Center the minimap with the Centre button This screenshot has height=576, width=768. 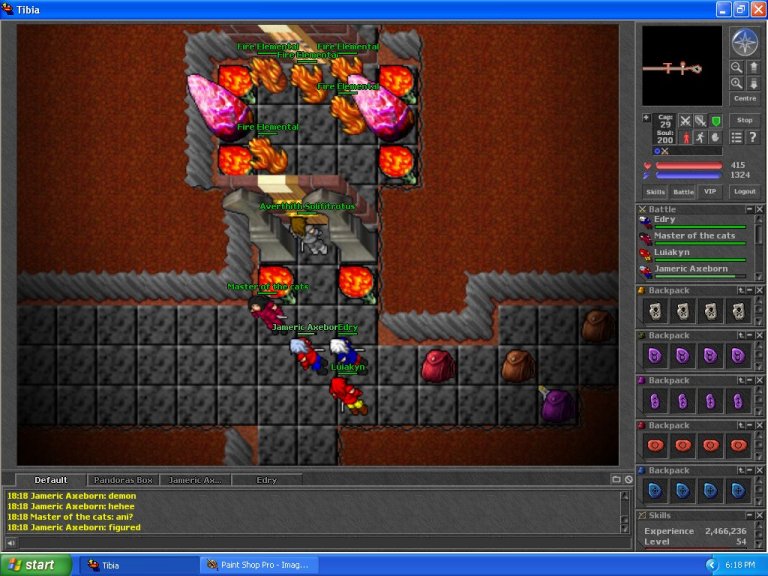point(745,98)
